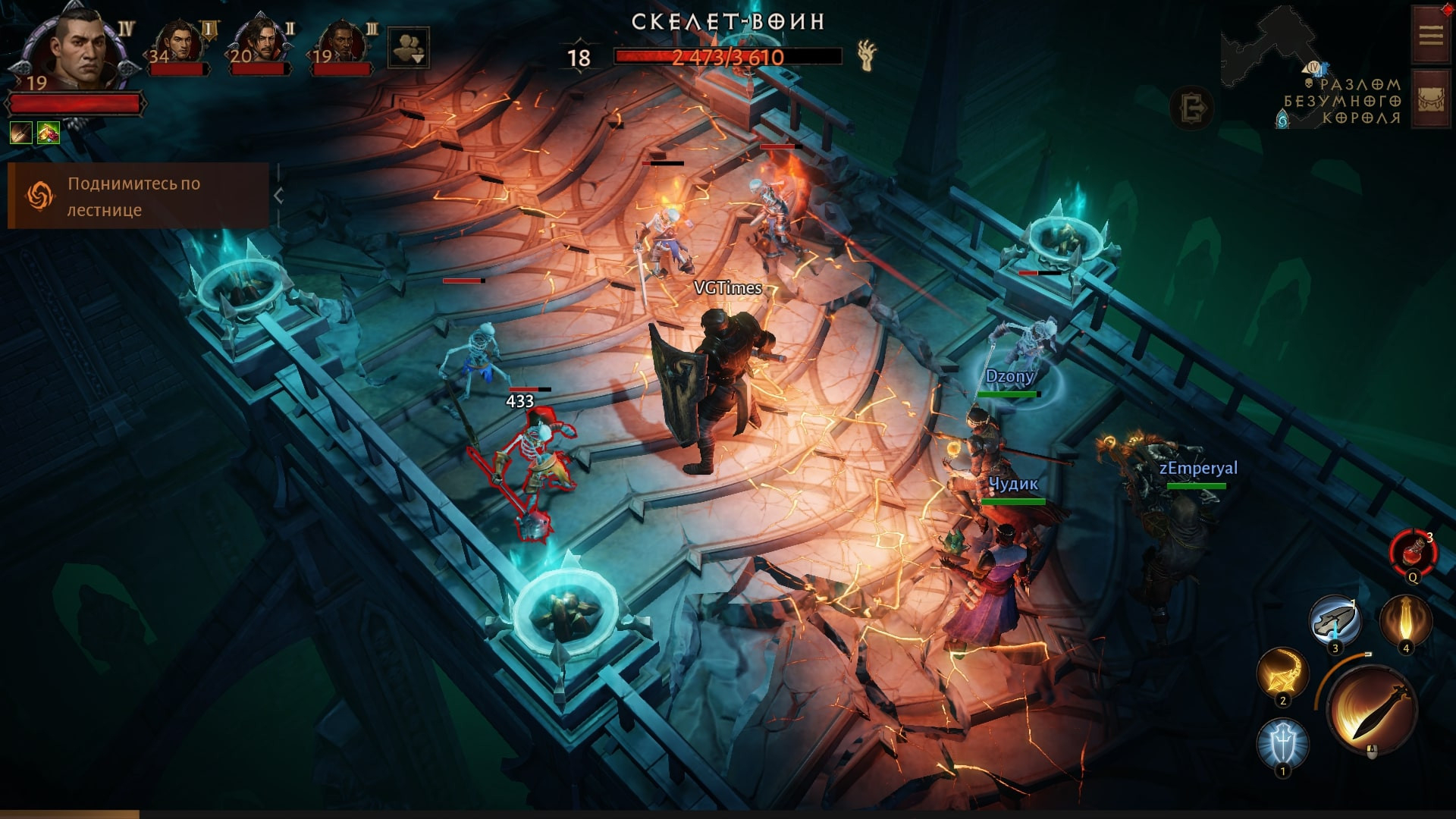Collapse the quest tracker panel arrow
This screenshot has width=1456, height=819.
tap(278, 196)
